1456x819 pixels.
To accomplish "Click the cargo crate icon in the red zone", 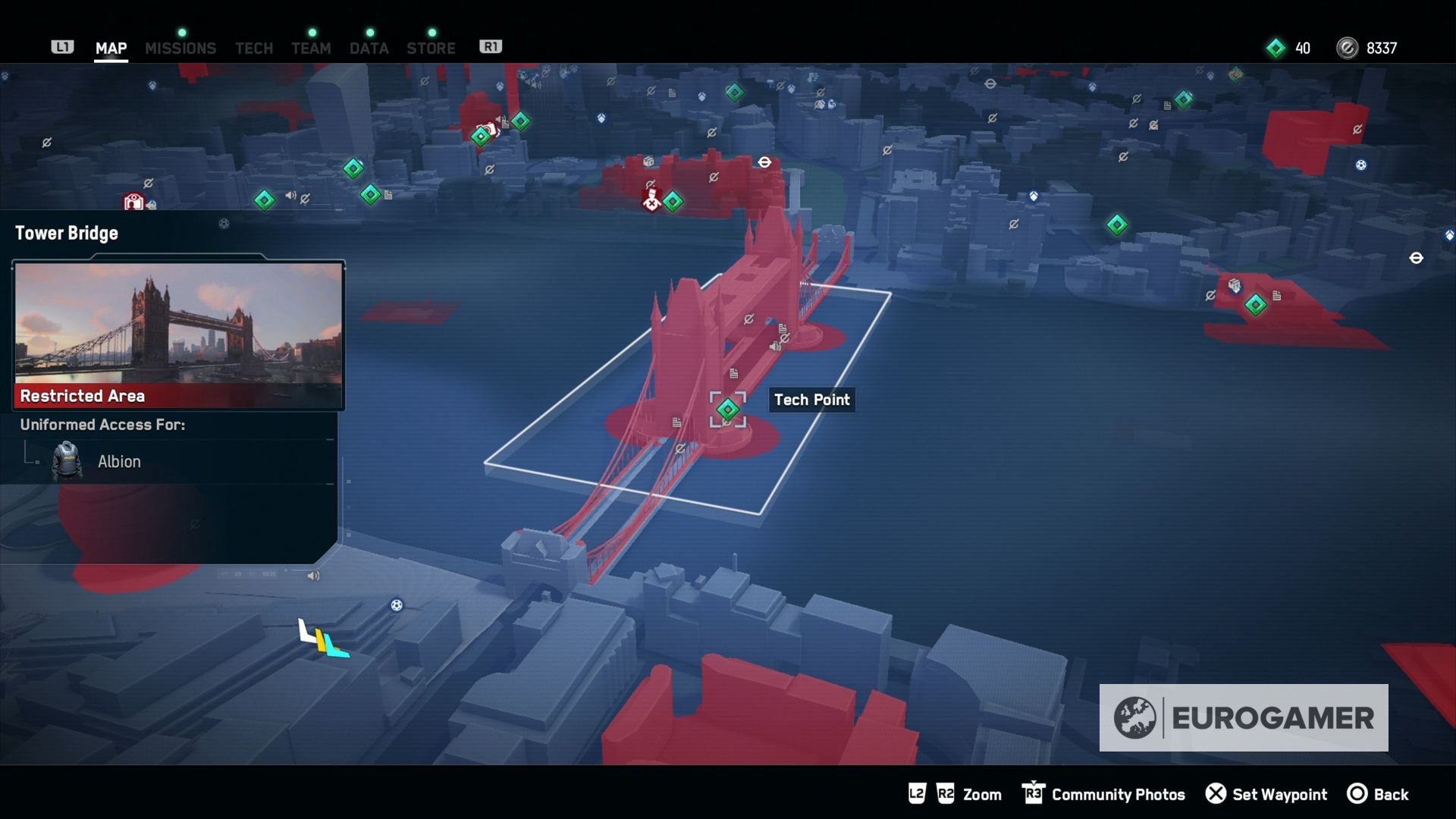I will point(648,162).
